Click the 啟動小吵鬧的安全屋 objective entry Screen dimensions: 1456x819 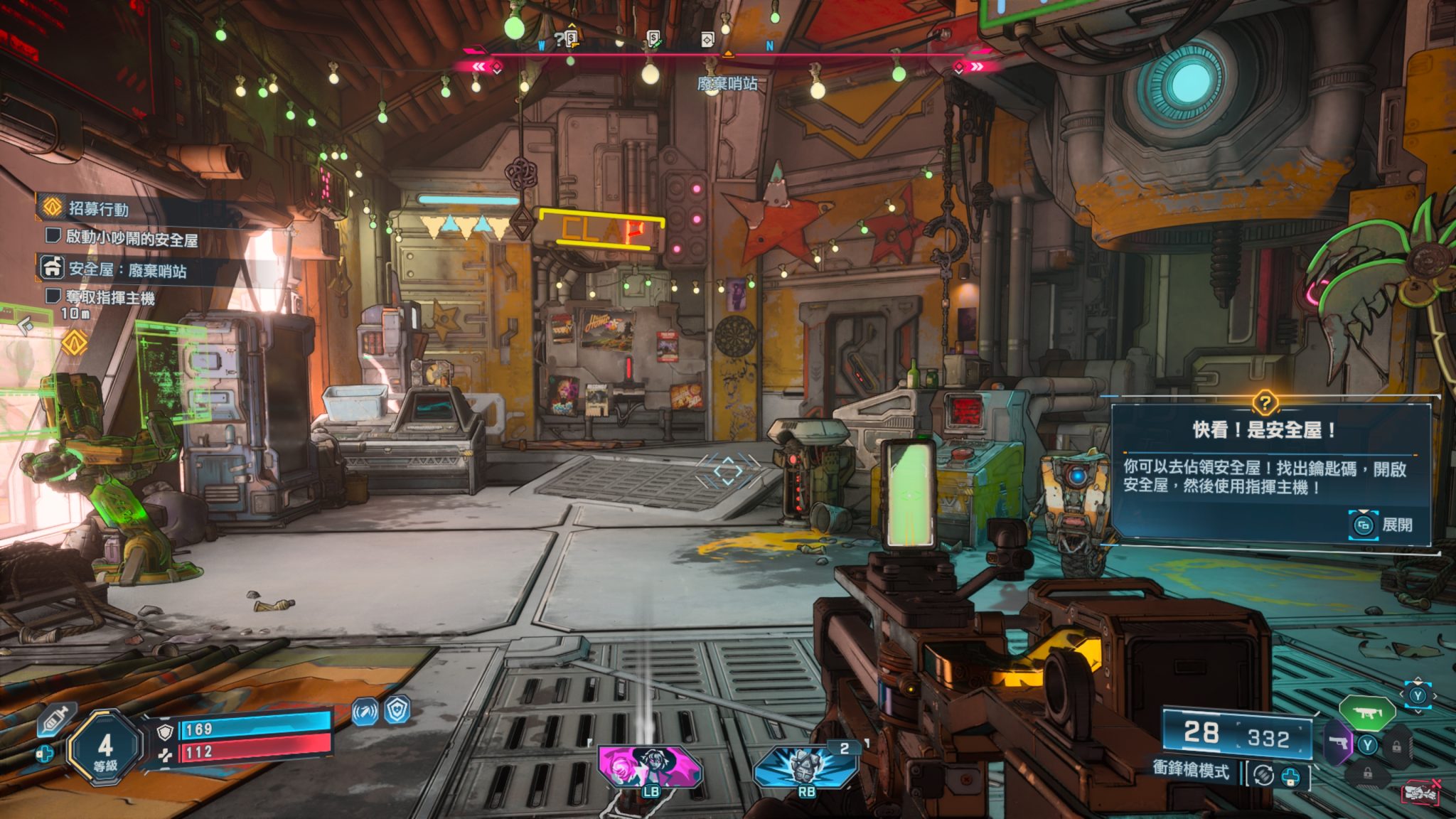coord(132,238)
